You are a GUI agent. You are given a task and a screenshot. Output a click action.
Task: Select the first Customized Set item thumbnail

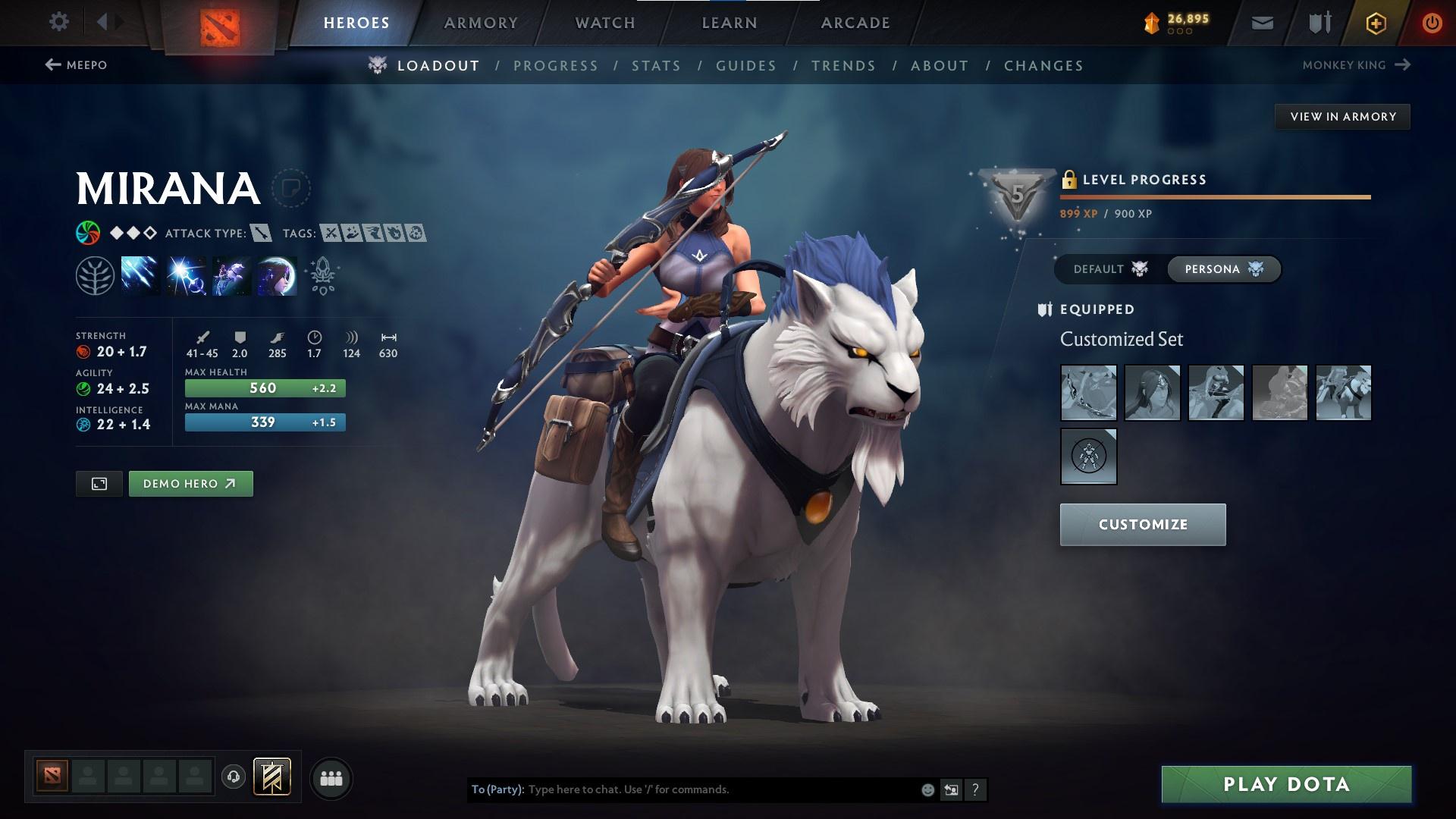1089,393
